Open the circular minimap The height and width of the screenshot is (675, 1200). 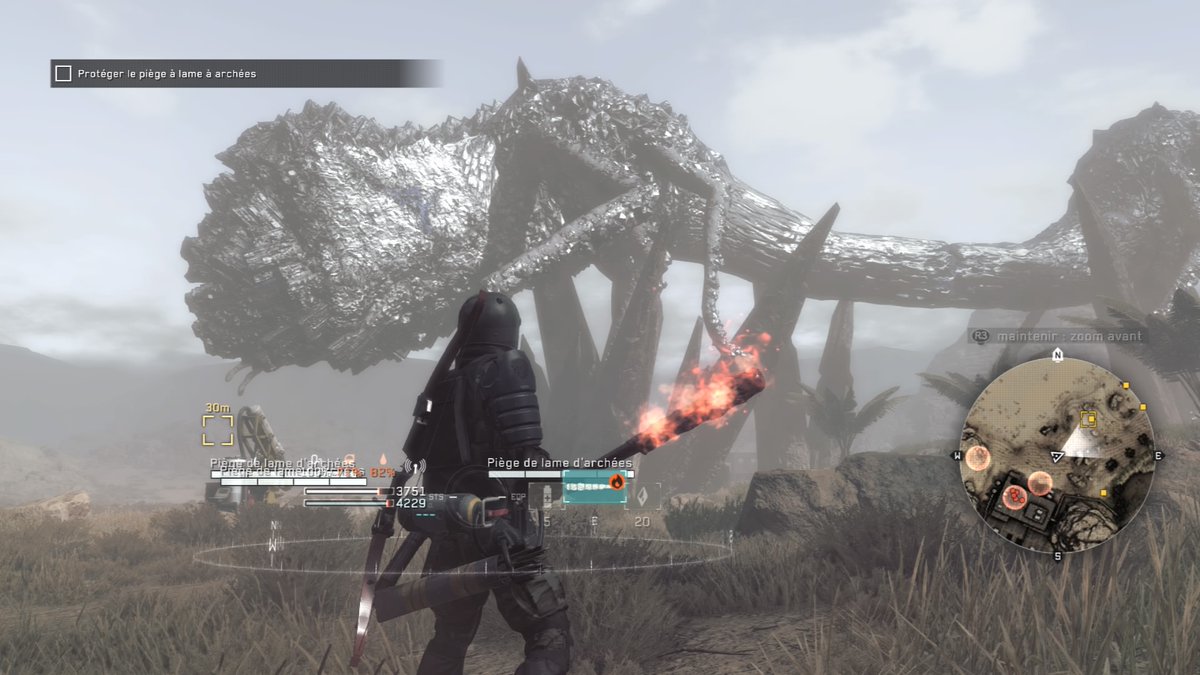tap(1057, 456)
